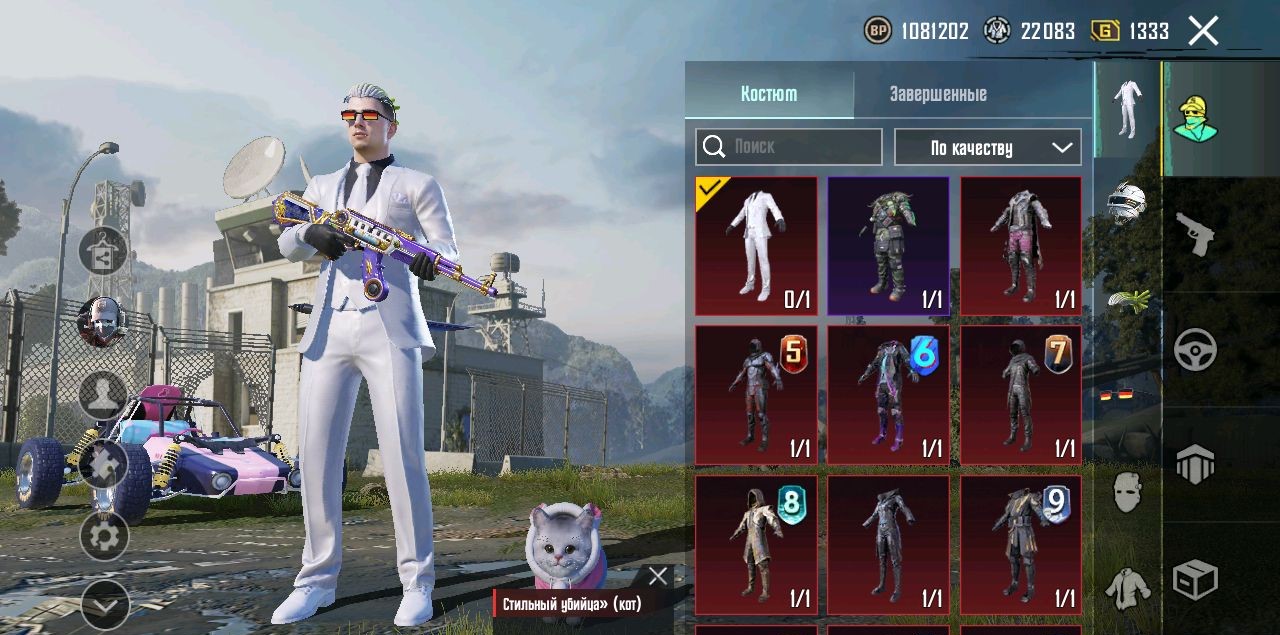Select the hooded outfit with 8 badge

pyautogui.click(x=756, y=544)
